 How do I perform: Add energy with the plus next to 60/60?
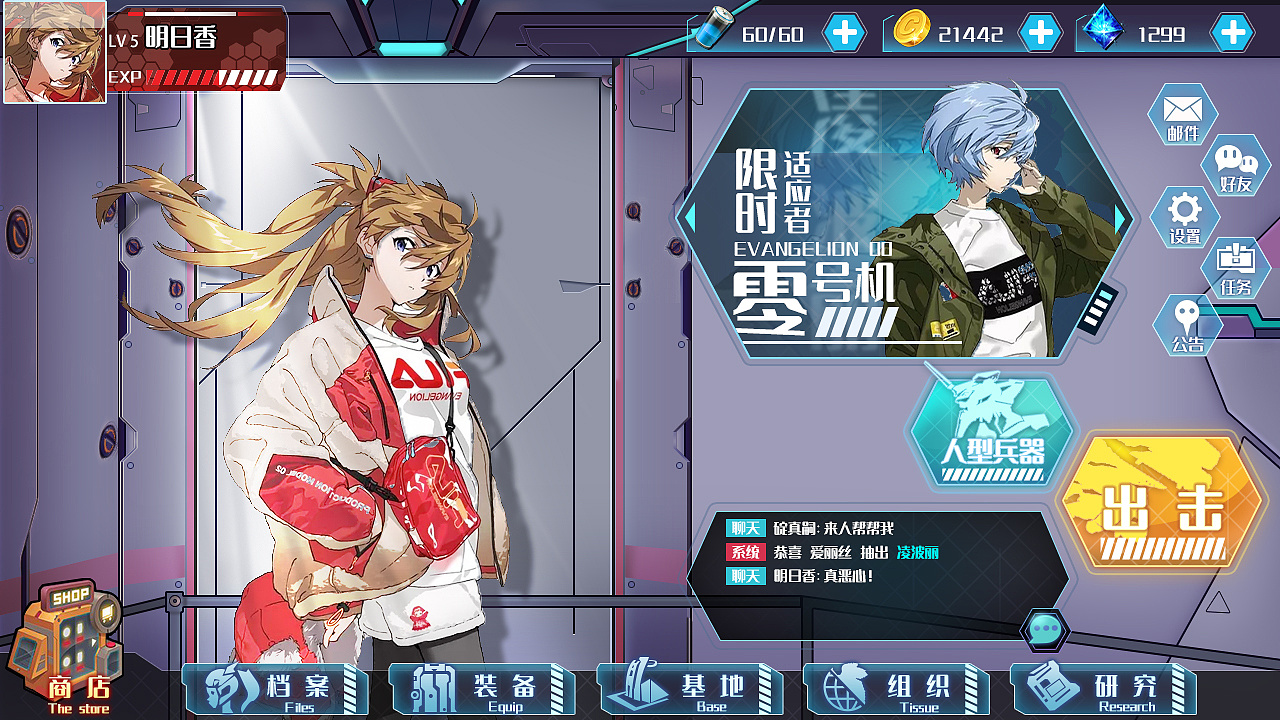point(843,32)
